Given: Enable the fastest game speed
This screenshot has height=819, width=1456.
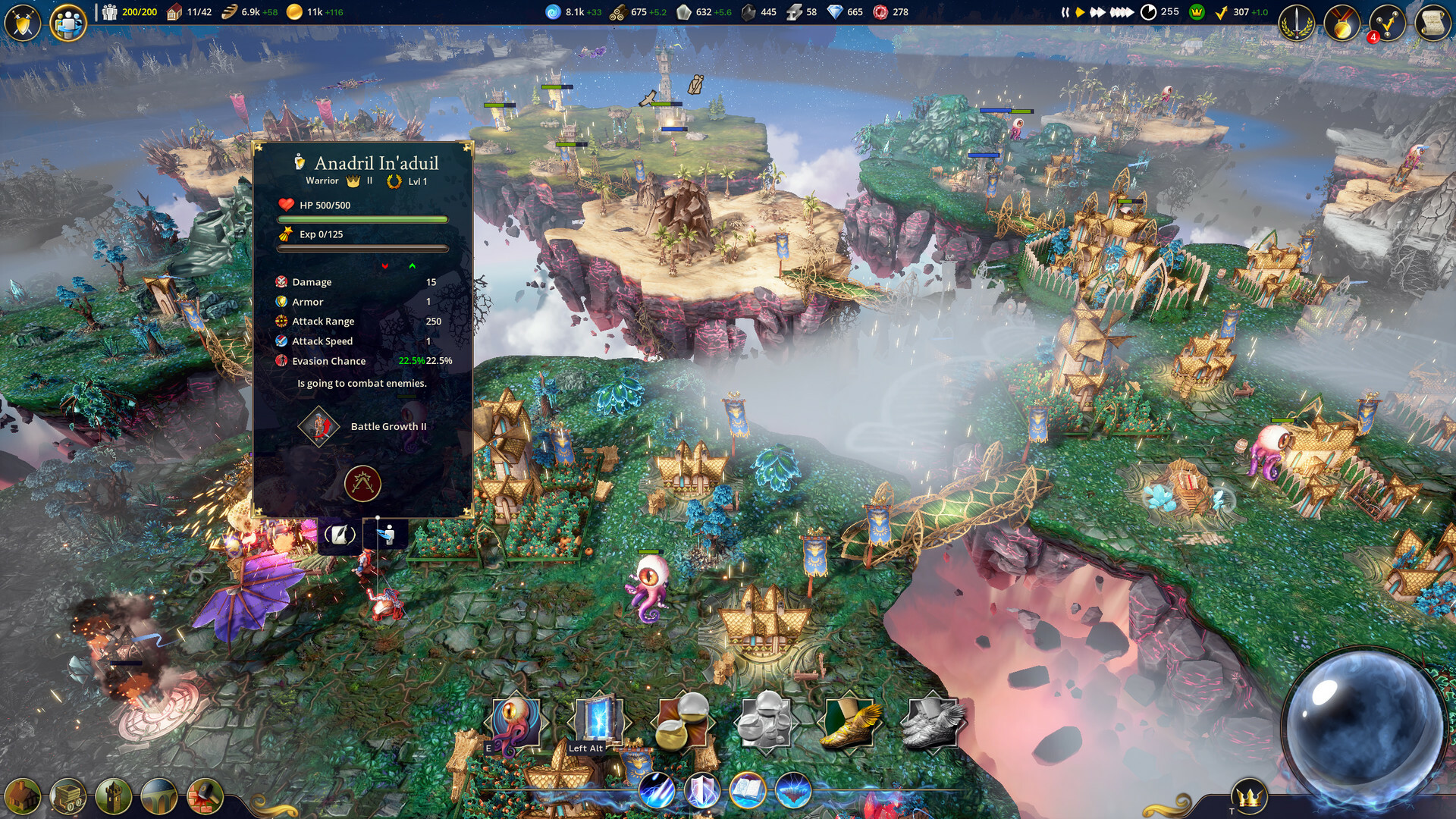Looking at the screenshot, I should pos(1122,12).
